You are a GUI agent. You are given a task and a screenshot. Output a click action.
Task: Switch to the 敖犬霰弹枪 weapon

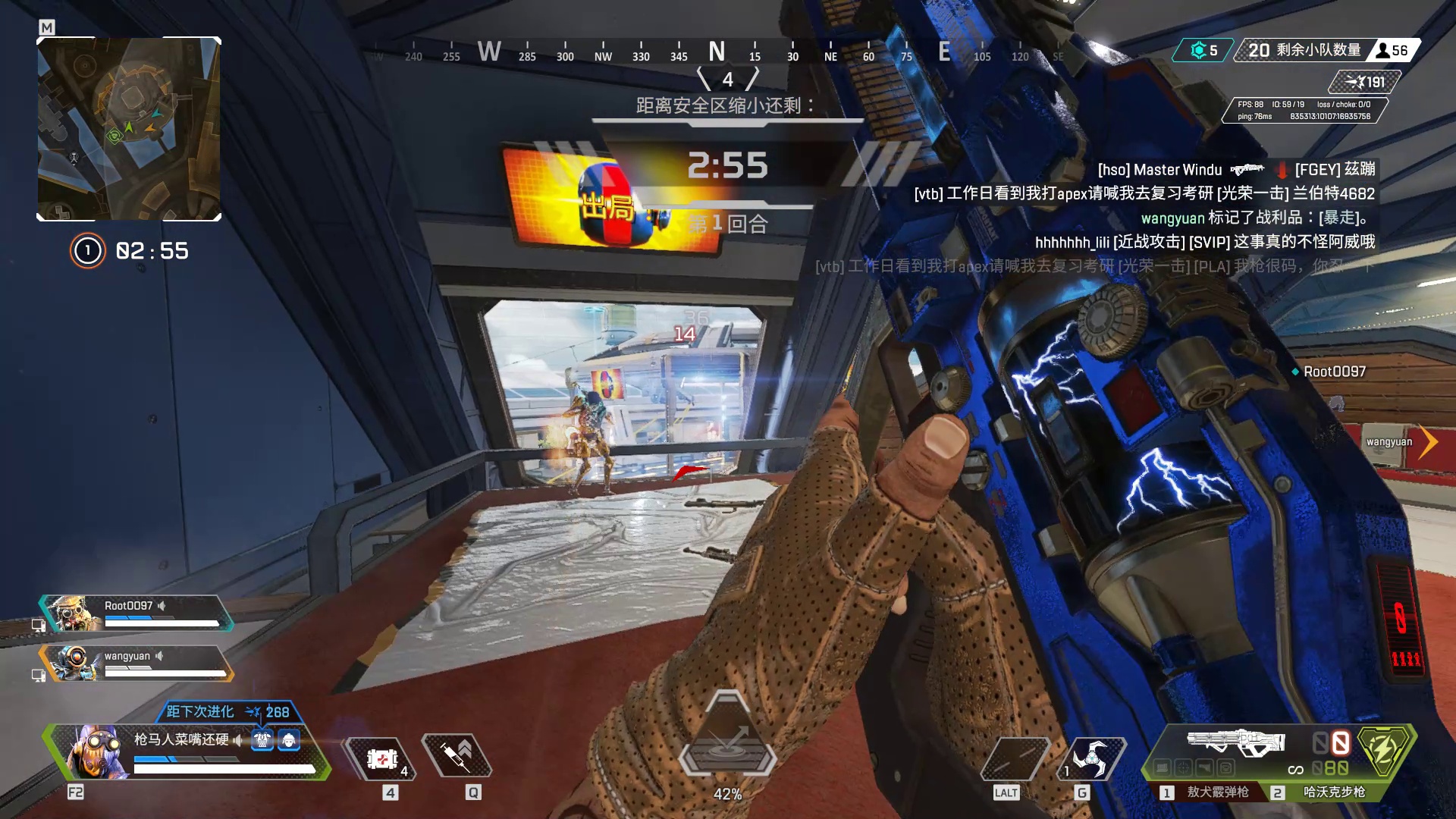[x=1216, y=792]
